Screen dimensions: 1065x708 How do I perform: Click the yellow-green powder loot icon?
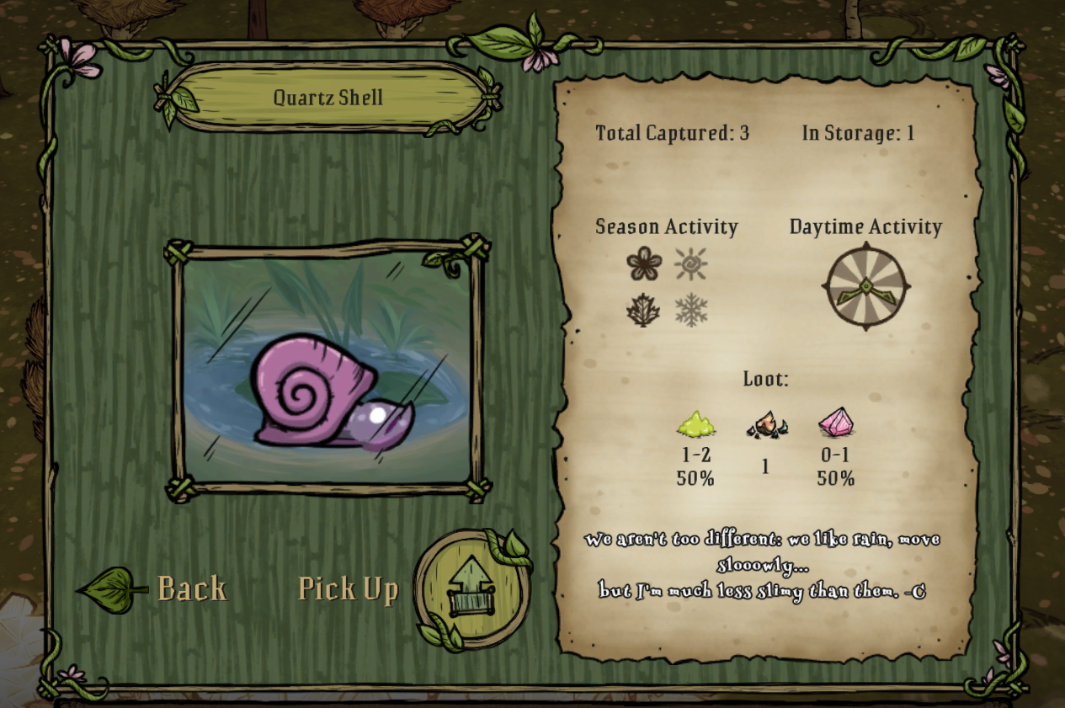[695, 425]
